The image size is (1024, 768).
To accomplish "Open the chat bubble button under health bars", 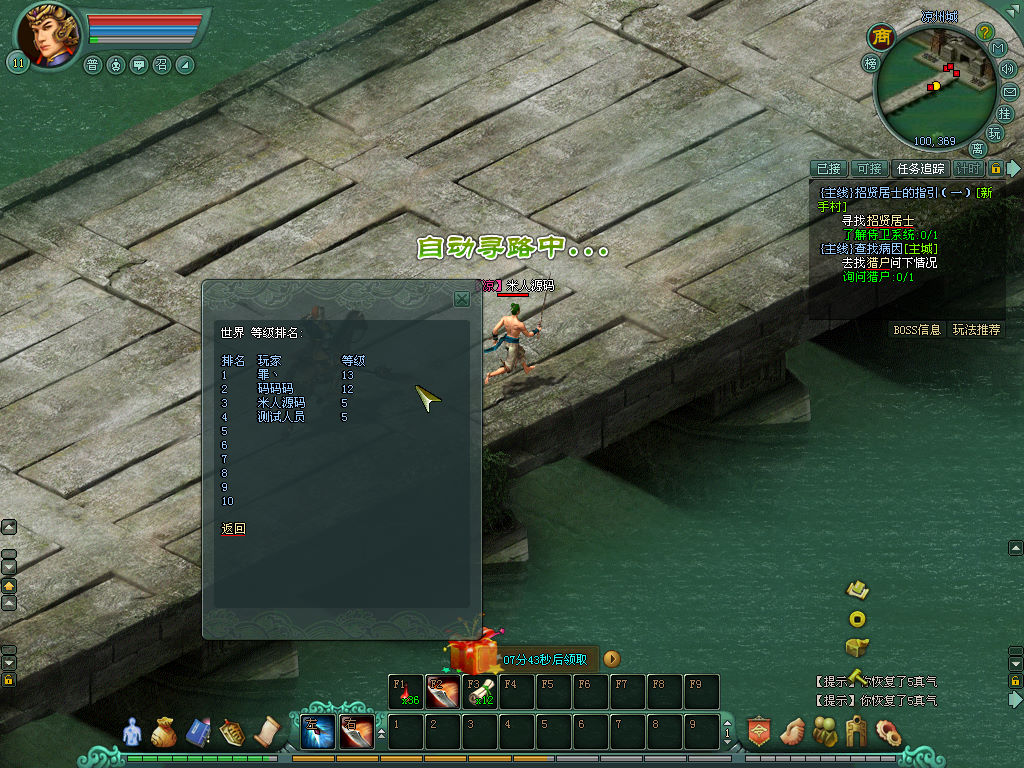I will pos(139,65).
